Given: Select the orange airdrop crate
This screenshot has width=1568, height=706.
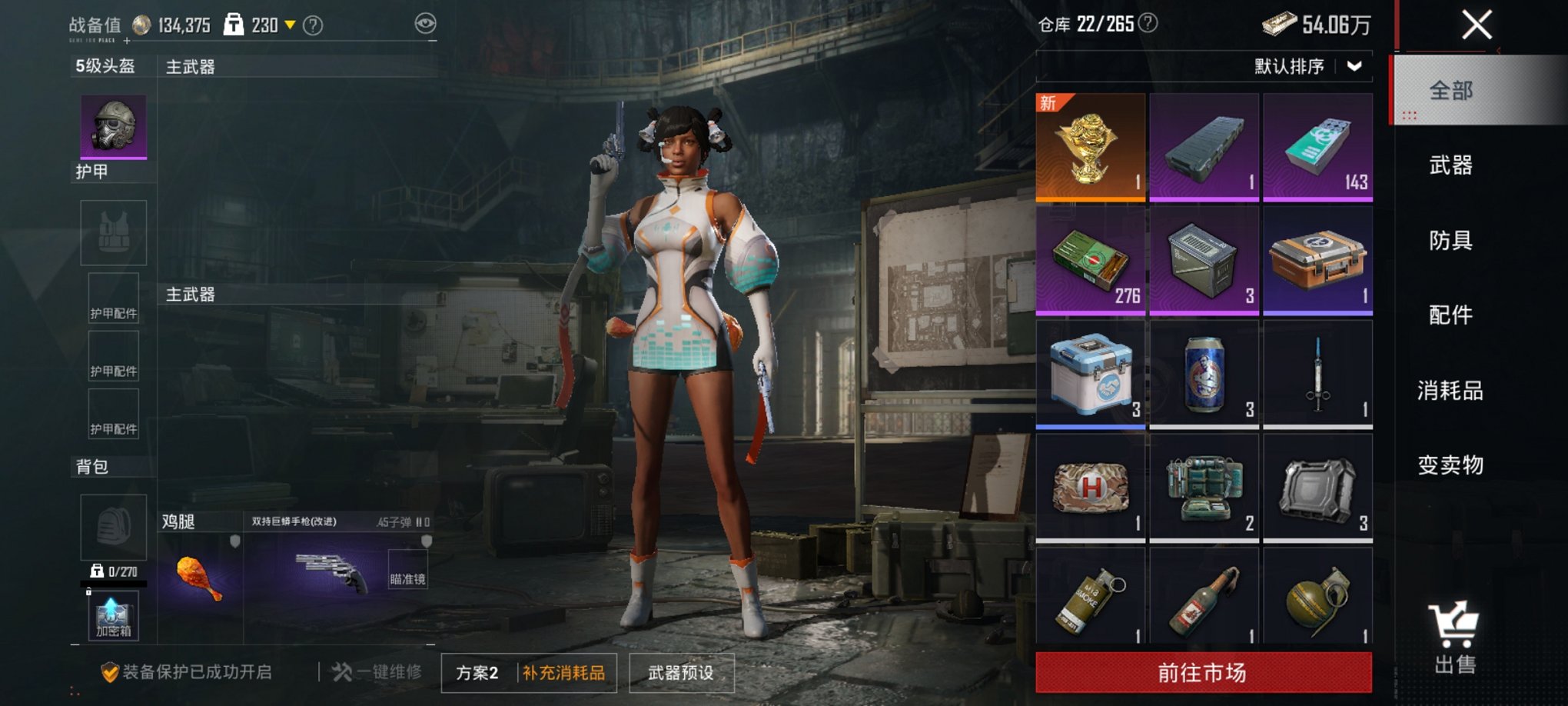Looking at the screenshot, I should point(1317,260).
